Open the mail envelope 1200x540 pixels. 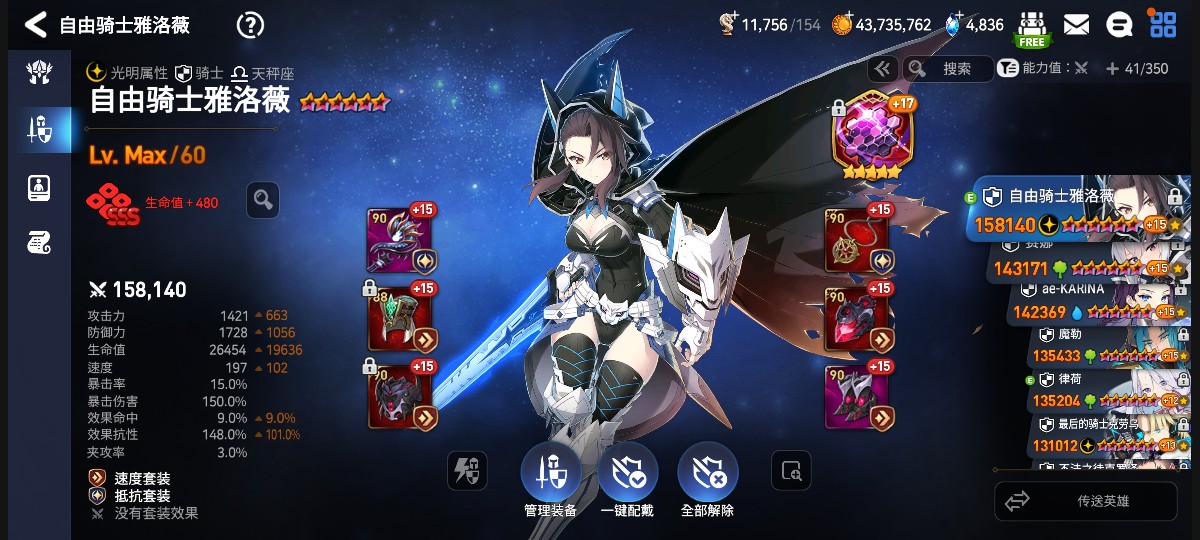1076,24
